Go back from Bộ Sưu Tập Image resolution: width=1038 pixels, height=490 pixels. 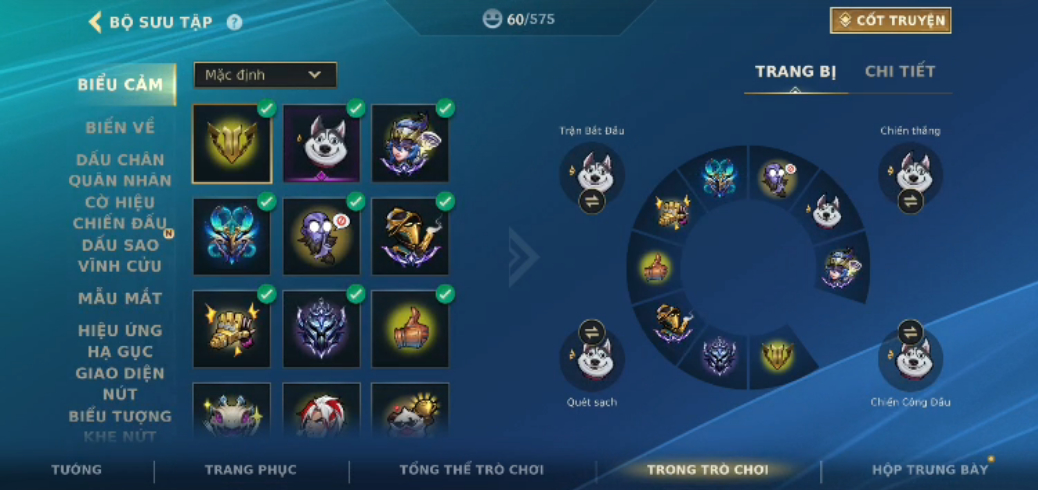96,21
